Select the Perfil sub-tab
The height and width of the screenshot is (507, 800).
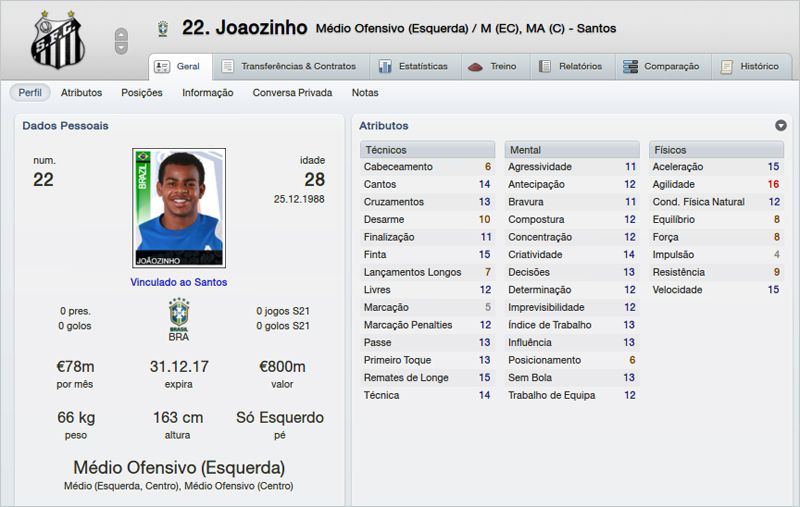30,93
